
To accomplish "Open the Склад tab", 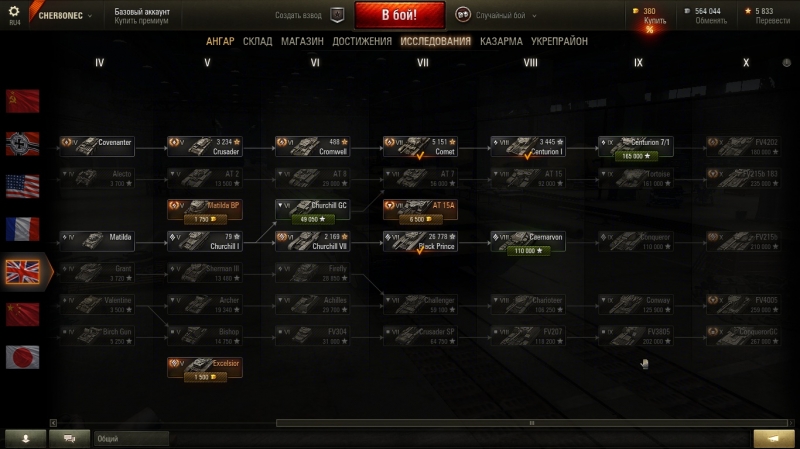I will coord(257,42).
